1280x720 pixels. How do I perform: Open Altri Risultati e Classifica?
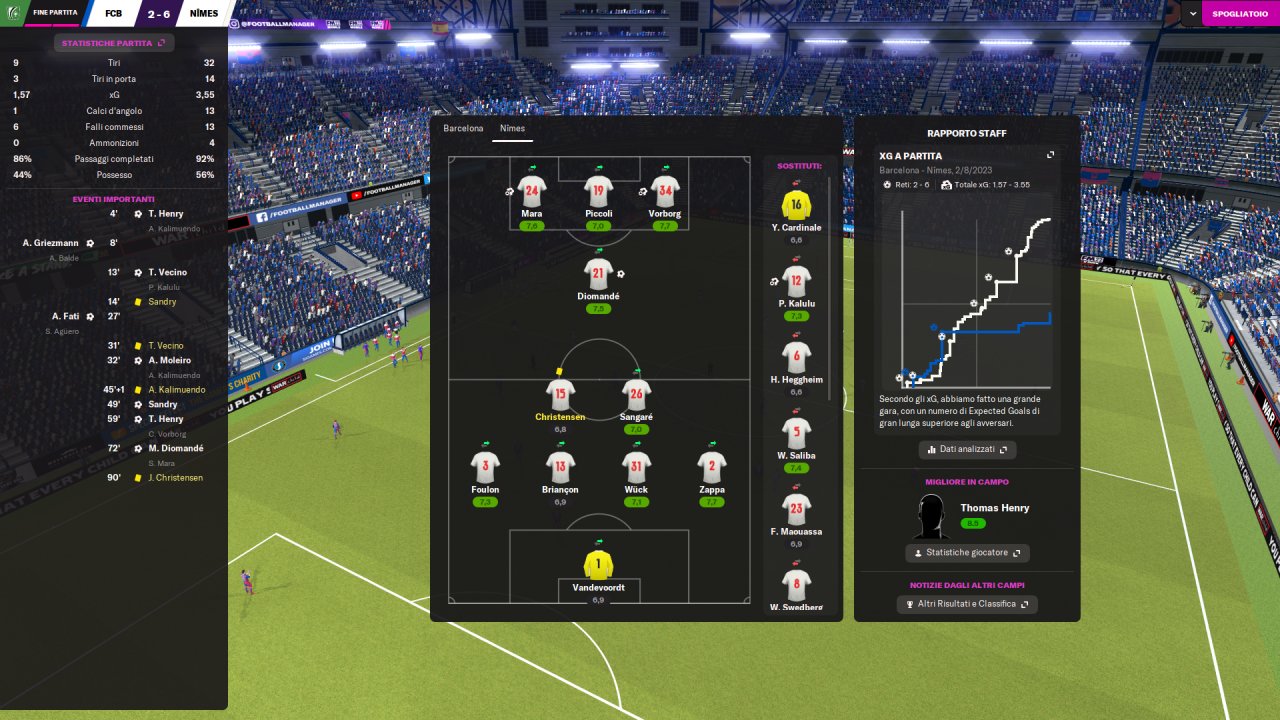(x=966, y=604)
